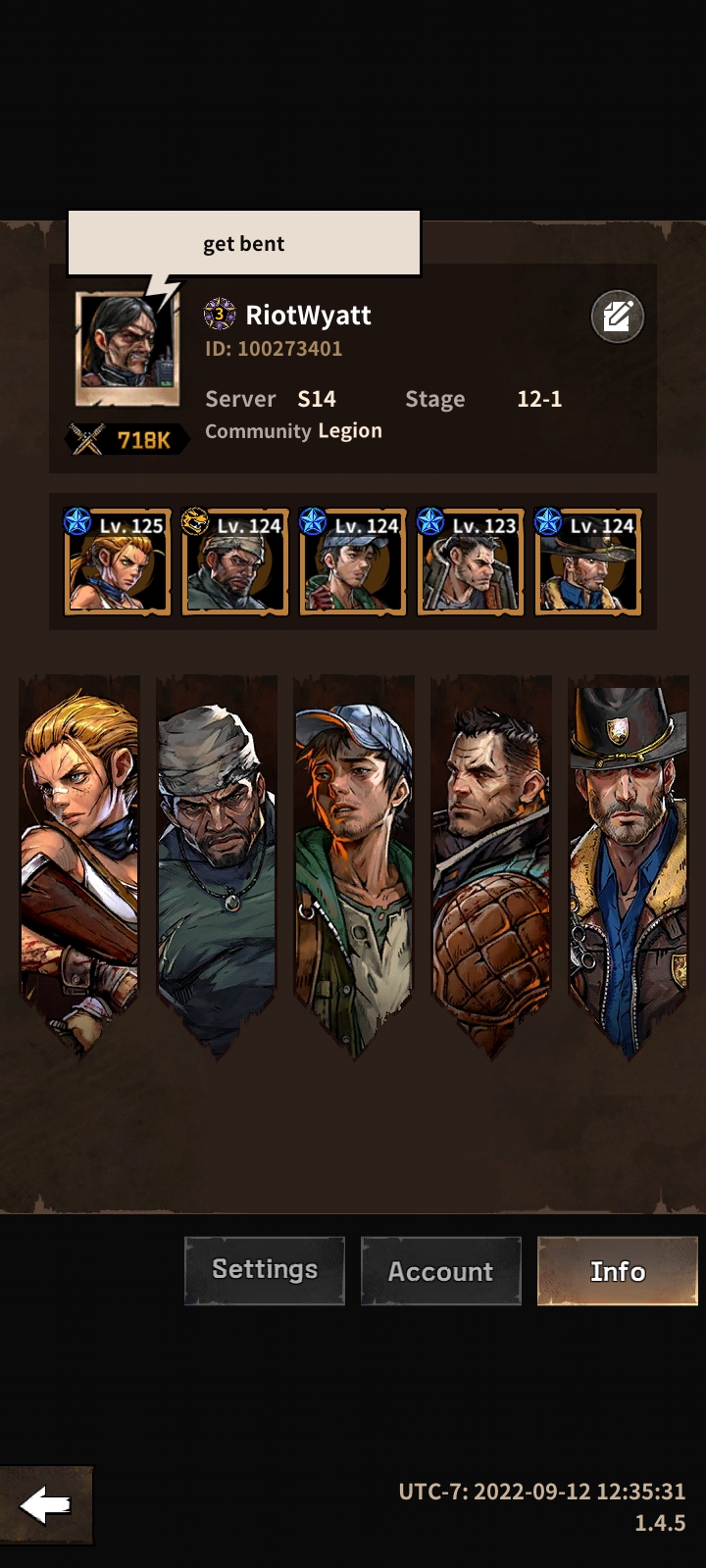Tap RiotWyatt's profile avatar portrait
The height and width of the screenshot is (1568, 706).
coord(127,347)
